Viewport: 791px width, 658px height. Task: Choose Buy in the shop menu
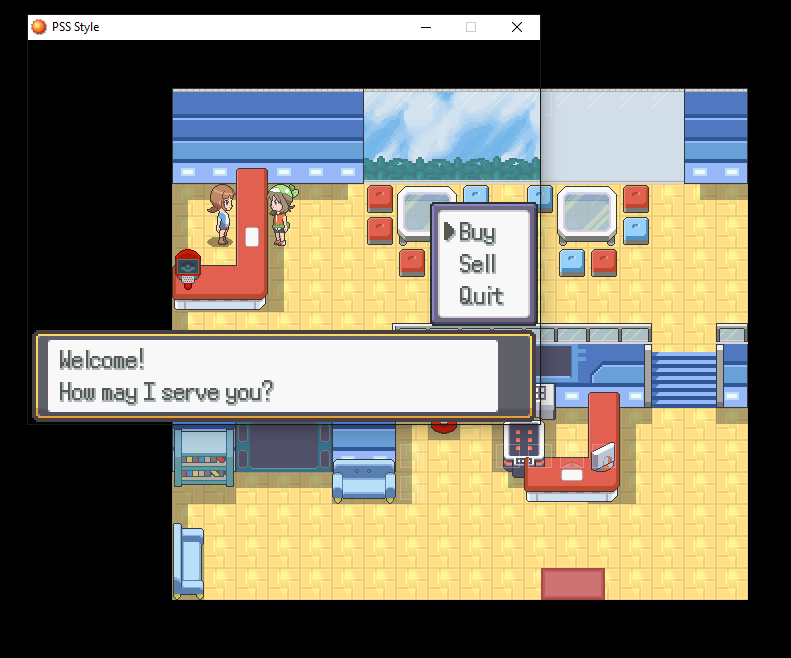pos(477,233)
